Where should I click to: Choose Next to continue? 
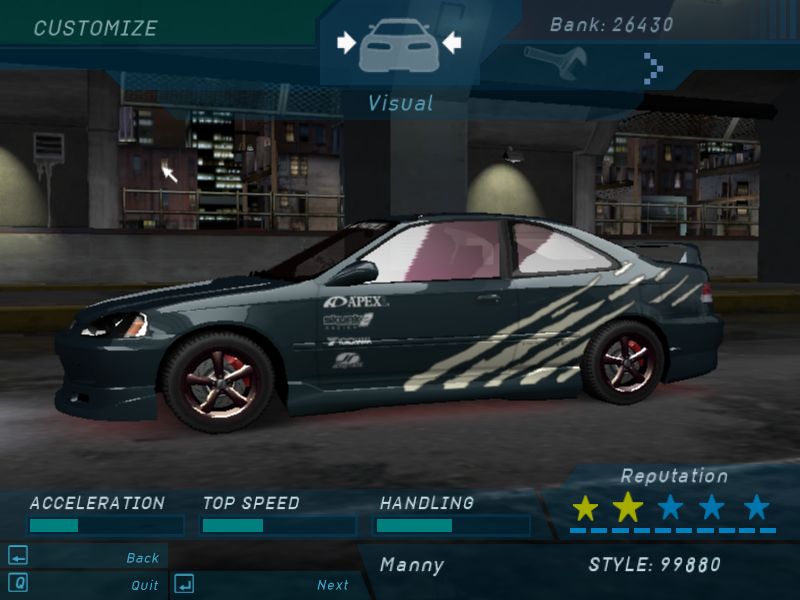pyautogui.click(x=332, y=585)
